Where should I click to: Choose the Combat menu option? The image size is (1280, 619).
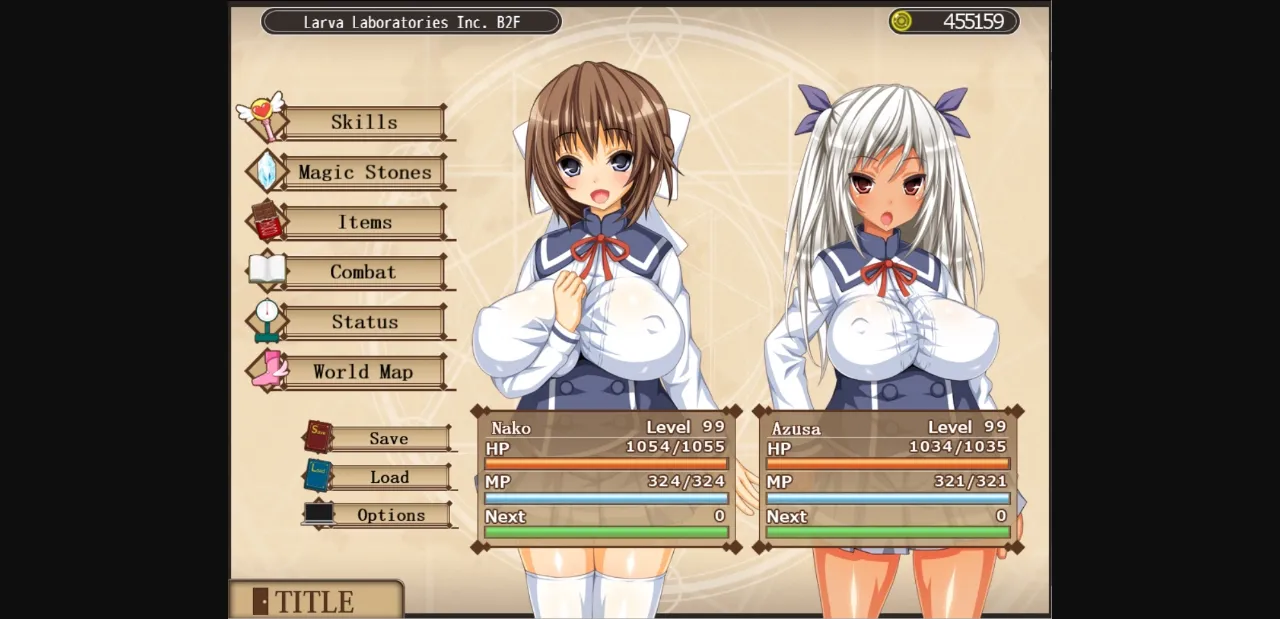click(364, 272)
